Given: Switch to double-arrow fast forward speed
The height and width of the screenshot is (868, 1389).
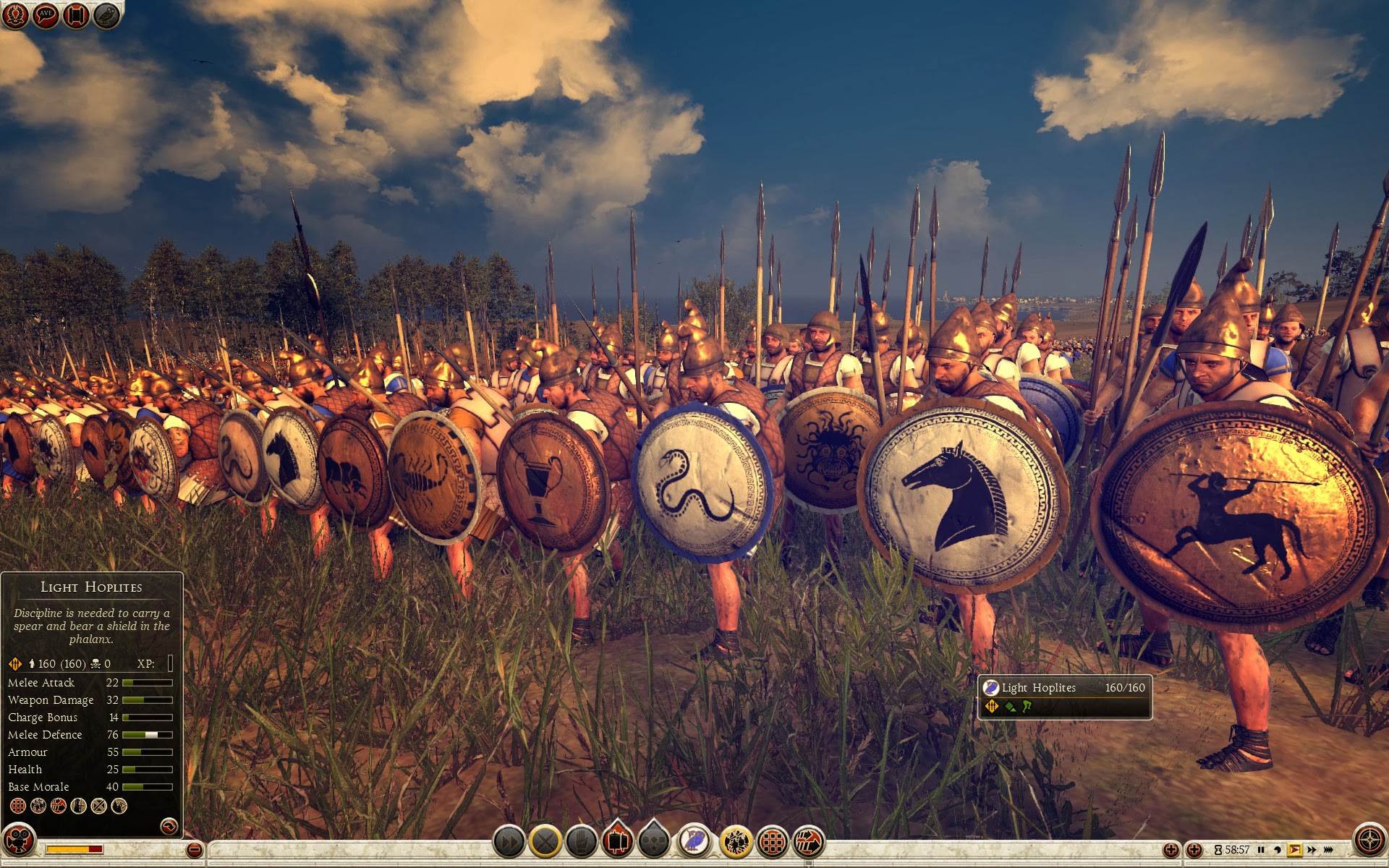Looking at the screenshot, I should [x=1312, y=850].
